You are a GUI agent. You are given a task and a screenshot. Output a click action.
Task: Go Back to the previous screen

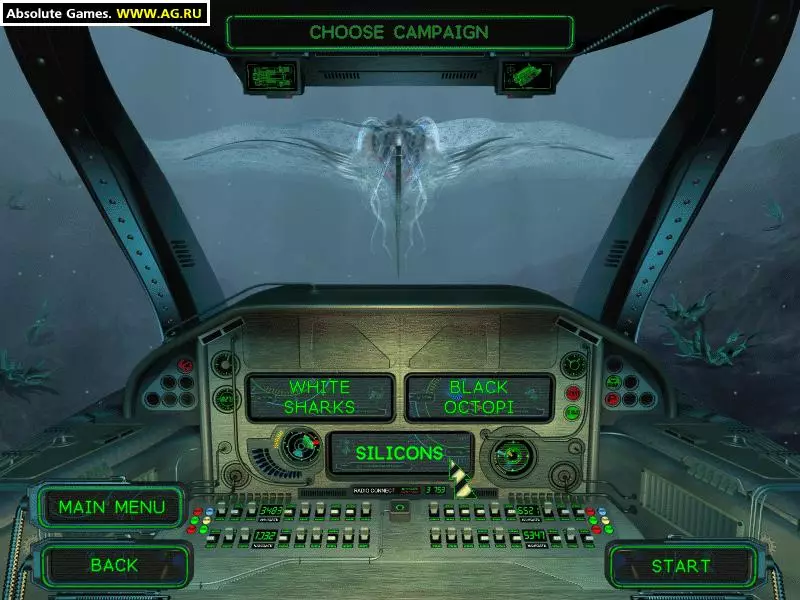114,565
